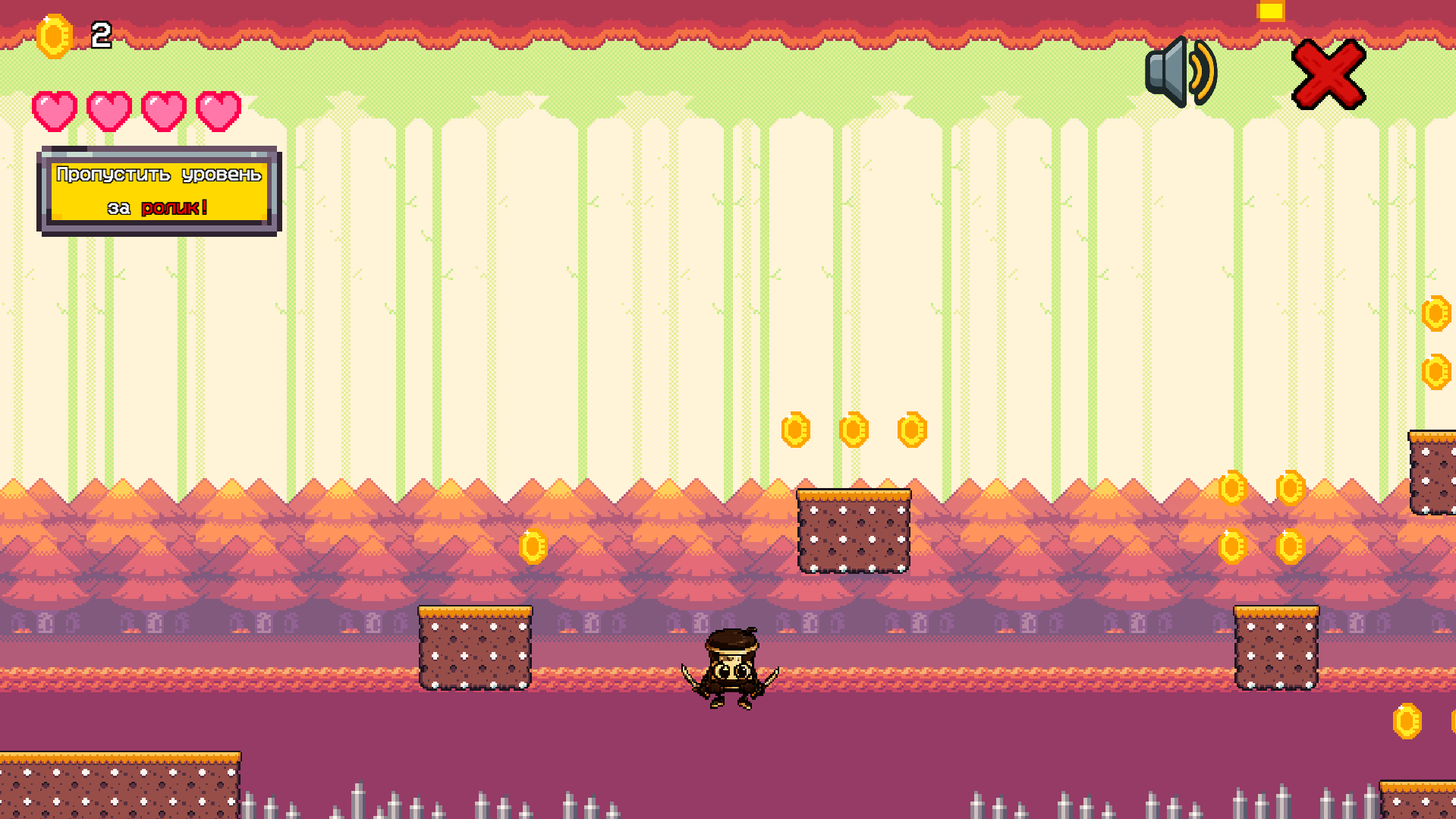This screenshot has width=1456, height=819.
Task: Click the fourth heart in the HUD
Action: tap(219, 111)
